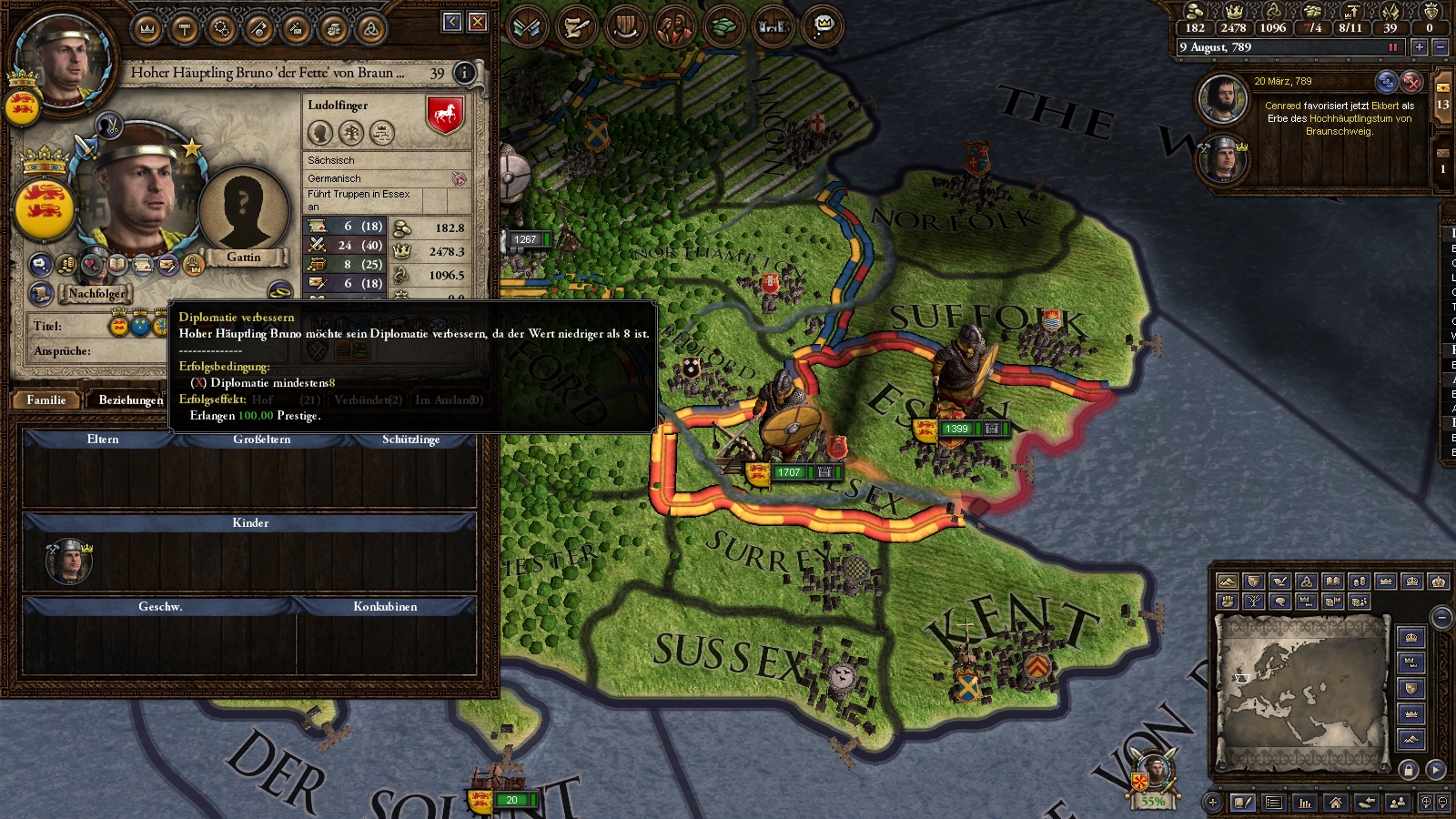Screen dimensions: 1456x819
Task: Open the technology menu with green cloth
Action: (723, 27)
